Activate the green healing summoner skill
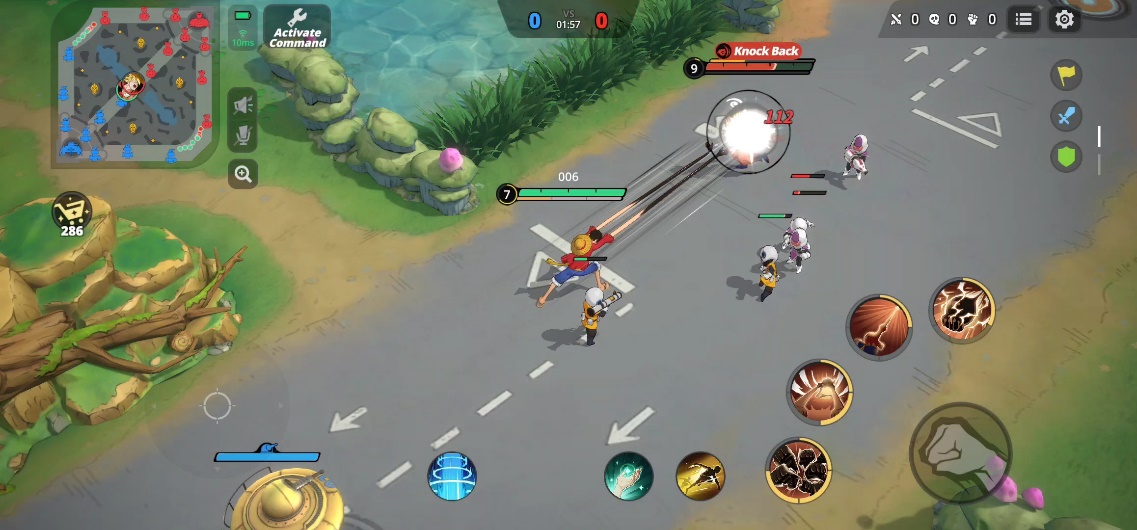This screenshot has width=1137, height=530. tap(628, 476)
